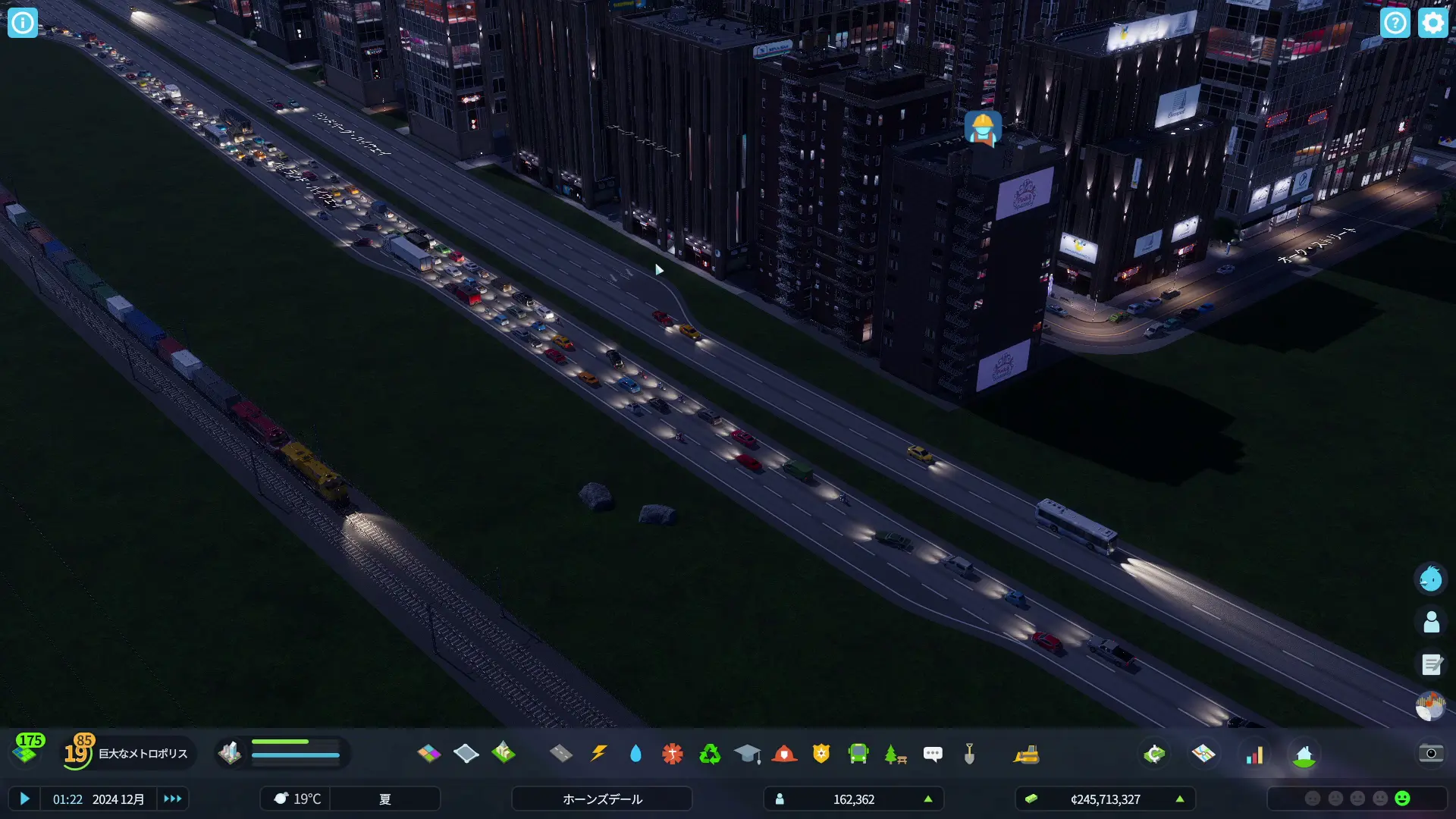This screenshot has width=1456, height=819.
Task: Open the education graduation cap menu
Action: pyautogui.click(x=747, y=753)
